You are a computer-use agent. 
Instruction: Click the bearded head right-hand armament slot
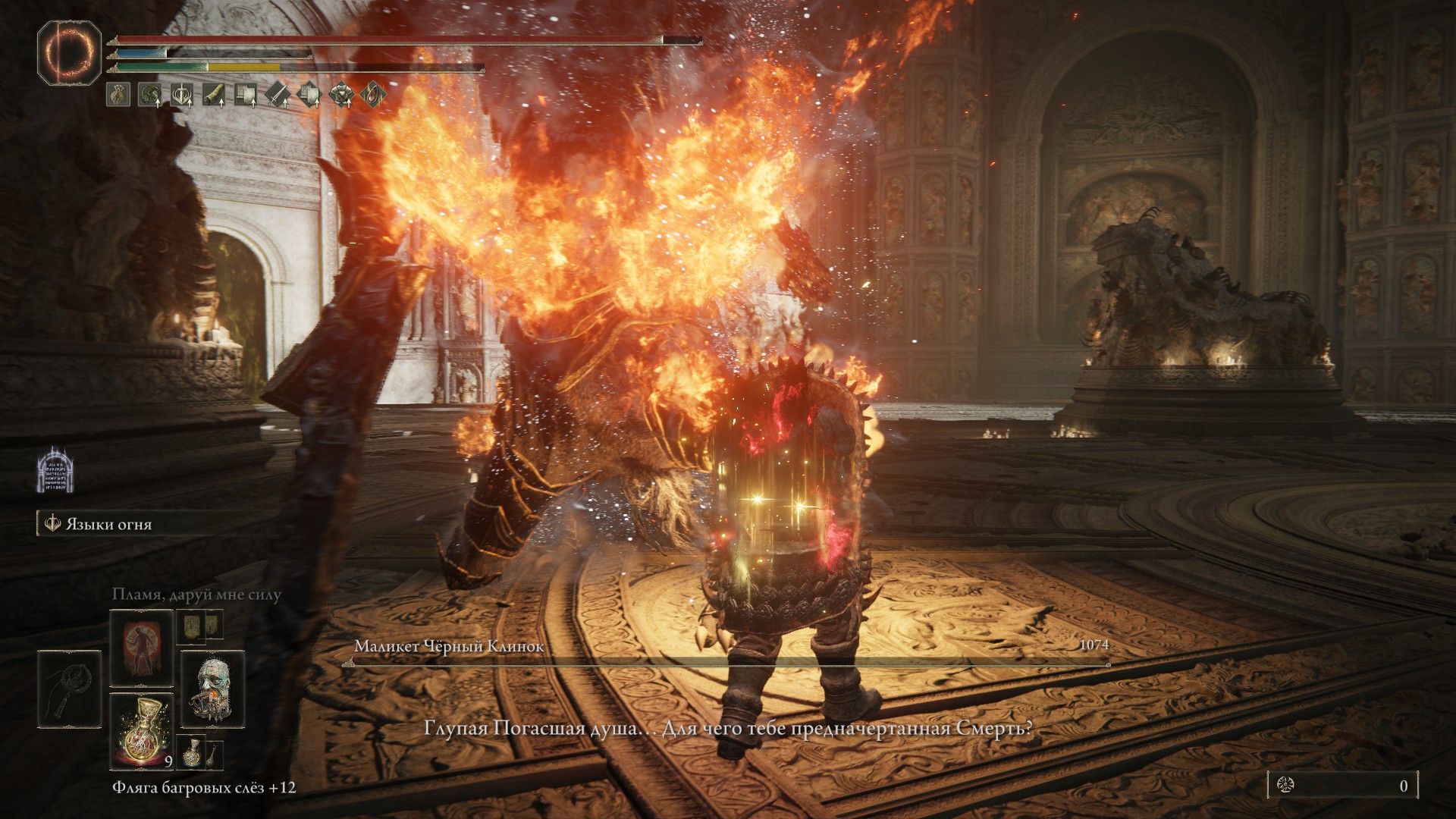[212, 688]
